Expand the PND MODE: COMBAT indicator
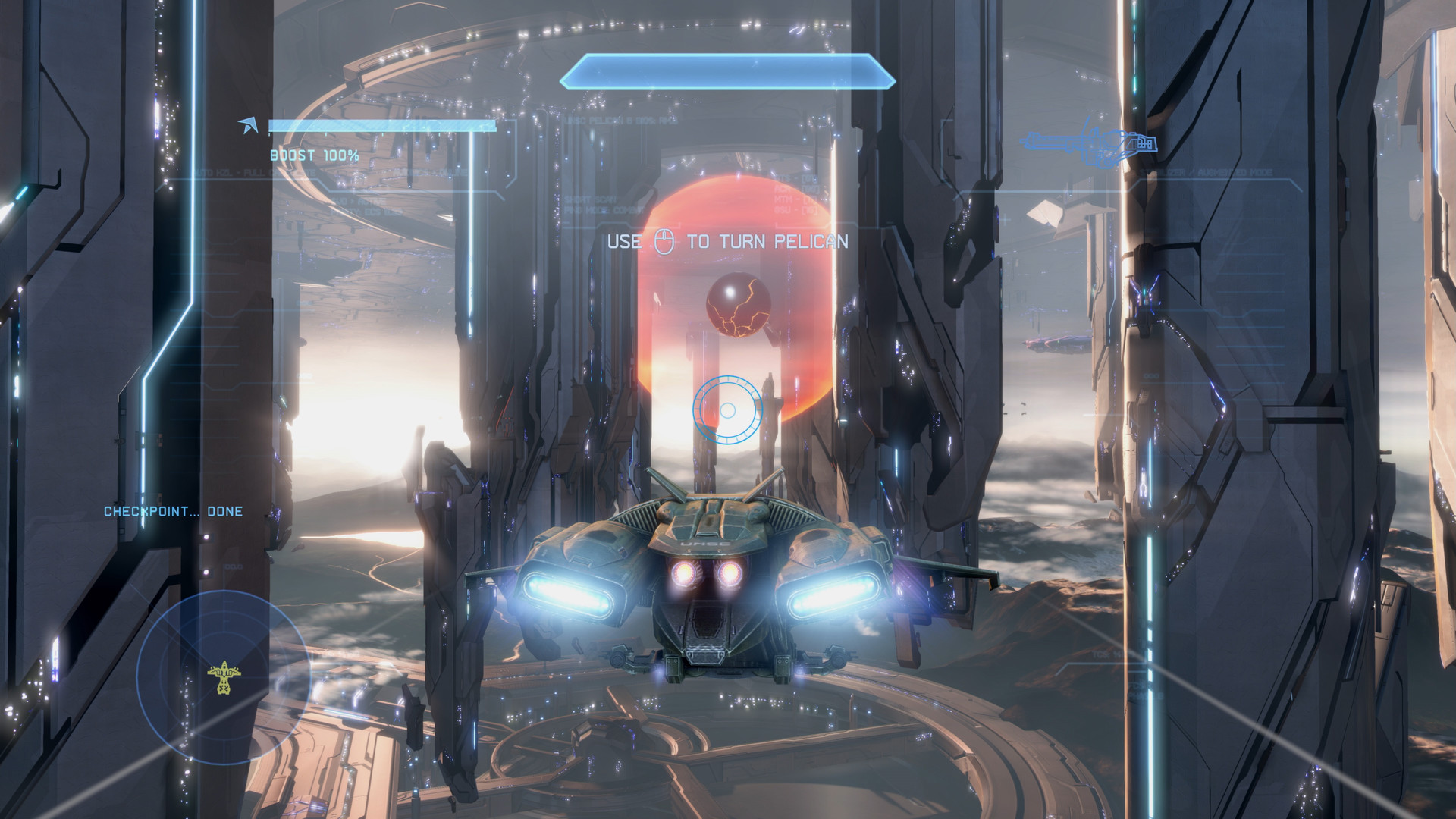Image resolution: width=1456 pixels, height=819 pixels. (x=602, y=211)
